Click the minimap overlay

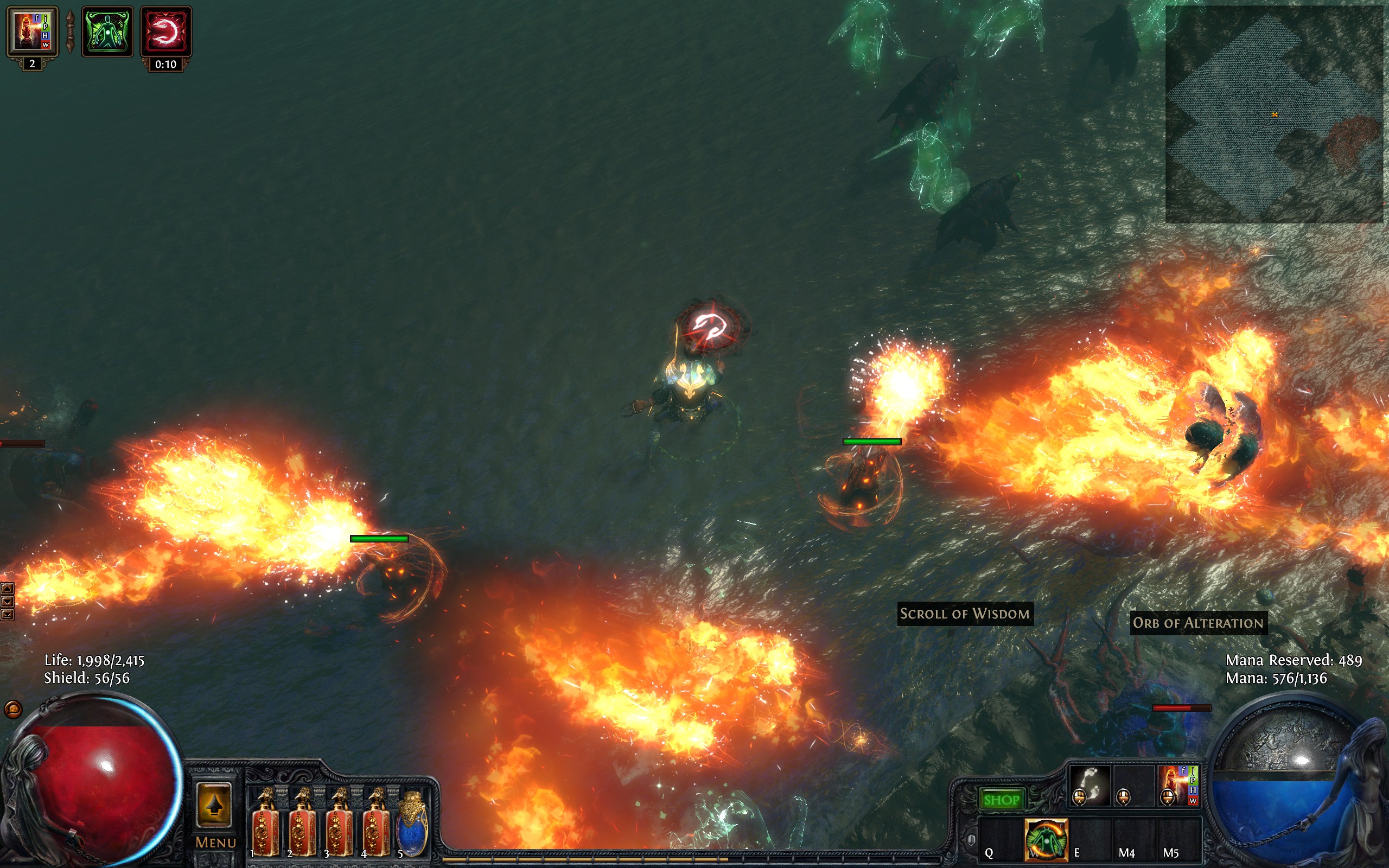1273,114
